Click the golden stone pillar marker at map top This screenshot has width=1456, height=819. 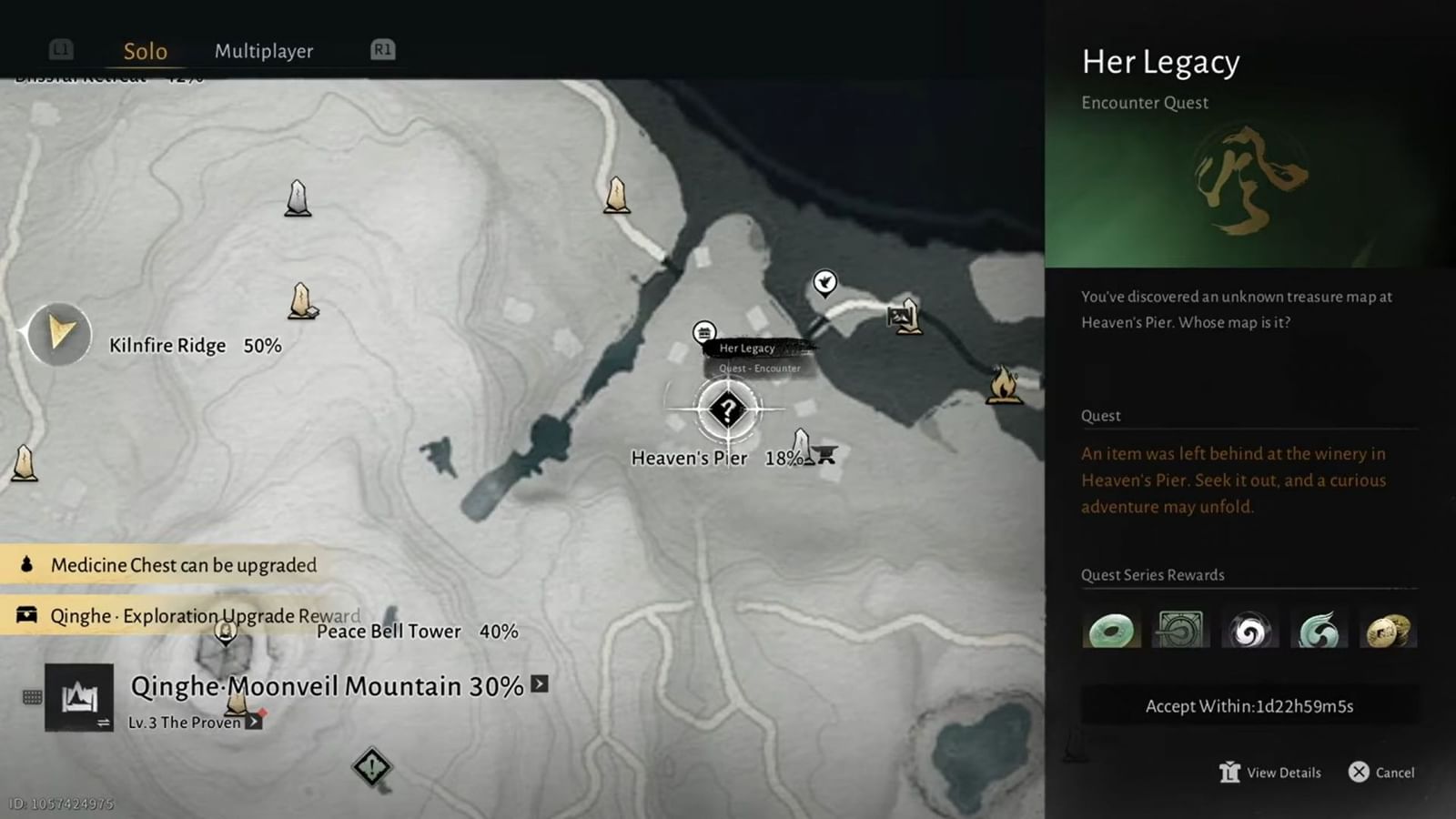coord(615,193)
